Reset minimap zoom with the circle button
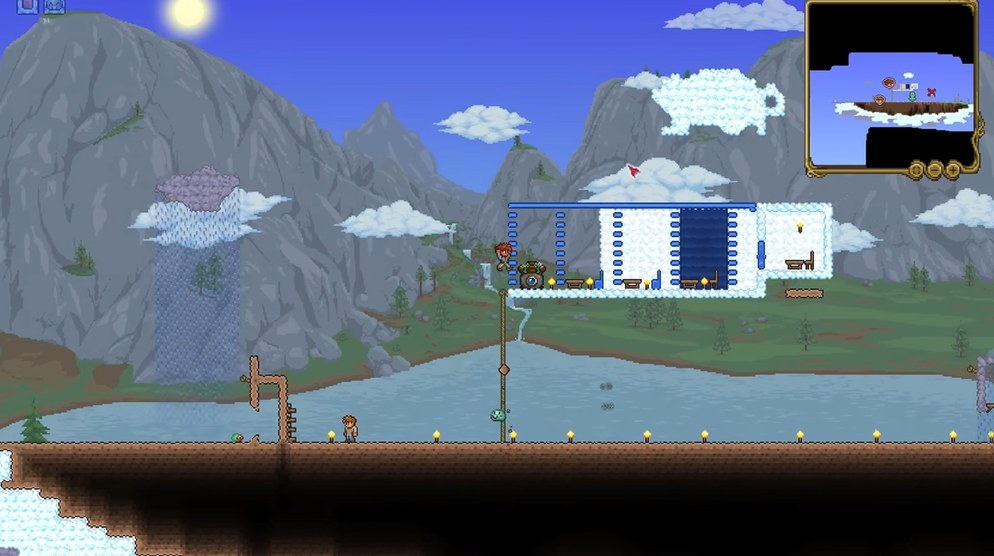Image resolution: width=994 pixels, height=556 pixels. click(x=916, y=170)
